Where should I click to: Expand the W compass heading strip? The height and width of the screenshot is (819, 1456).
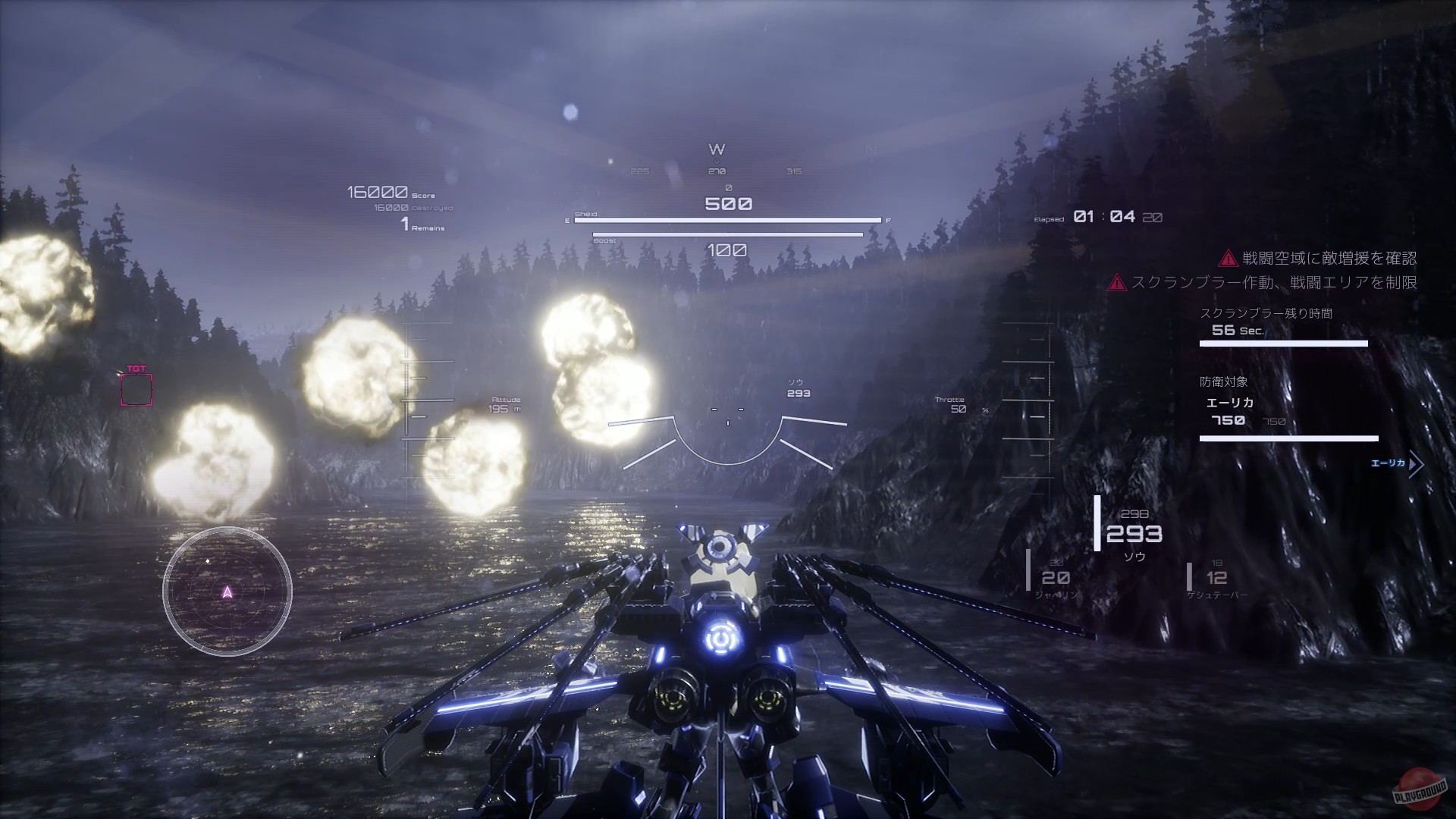pos(716,150)
